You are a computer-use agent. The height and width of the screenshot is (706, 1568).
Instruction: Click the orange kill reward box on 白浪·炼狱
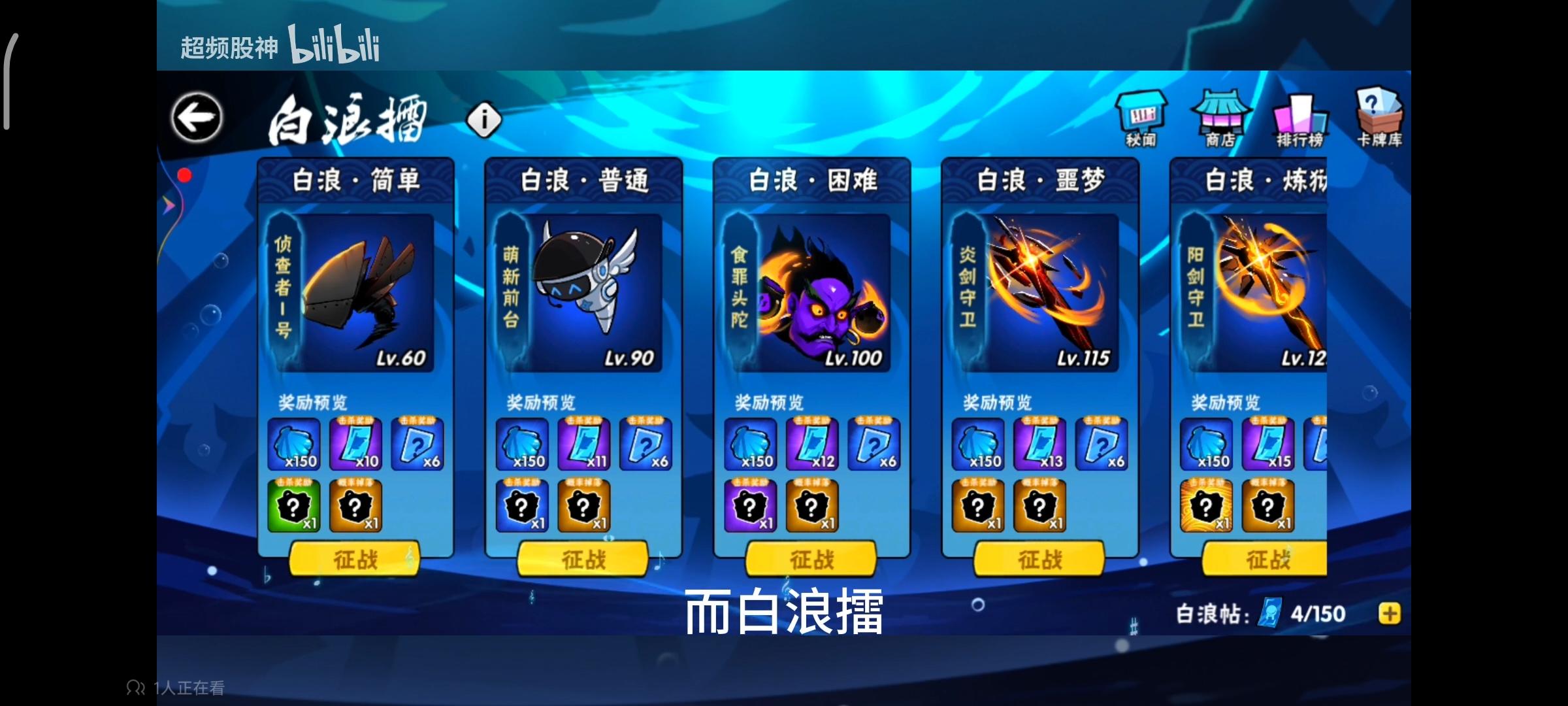pos(1205,507)
